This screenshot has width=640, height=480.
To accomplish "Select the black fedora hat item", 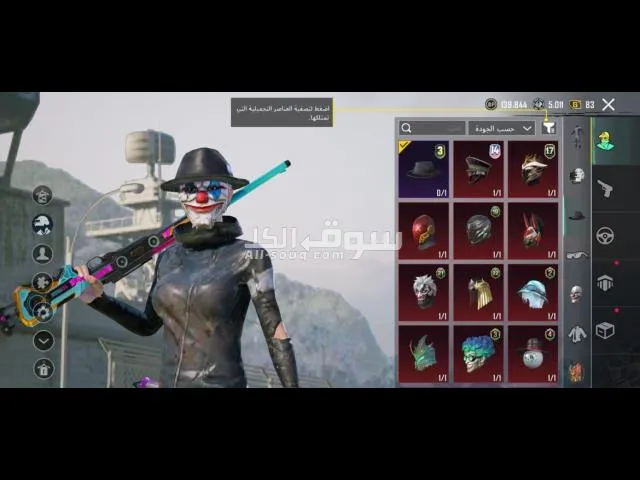I will 423,168.
